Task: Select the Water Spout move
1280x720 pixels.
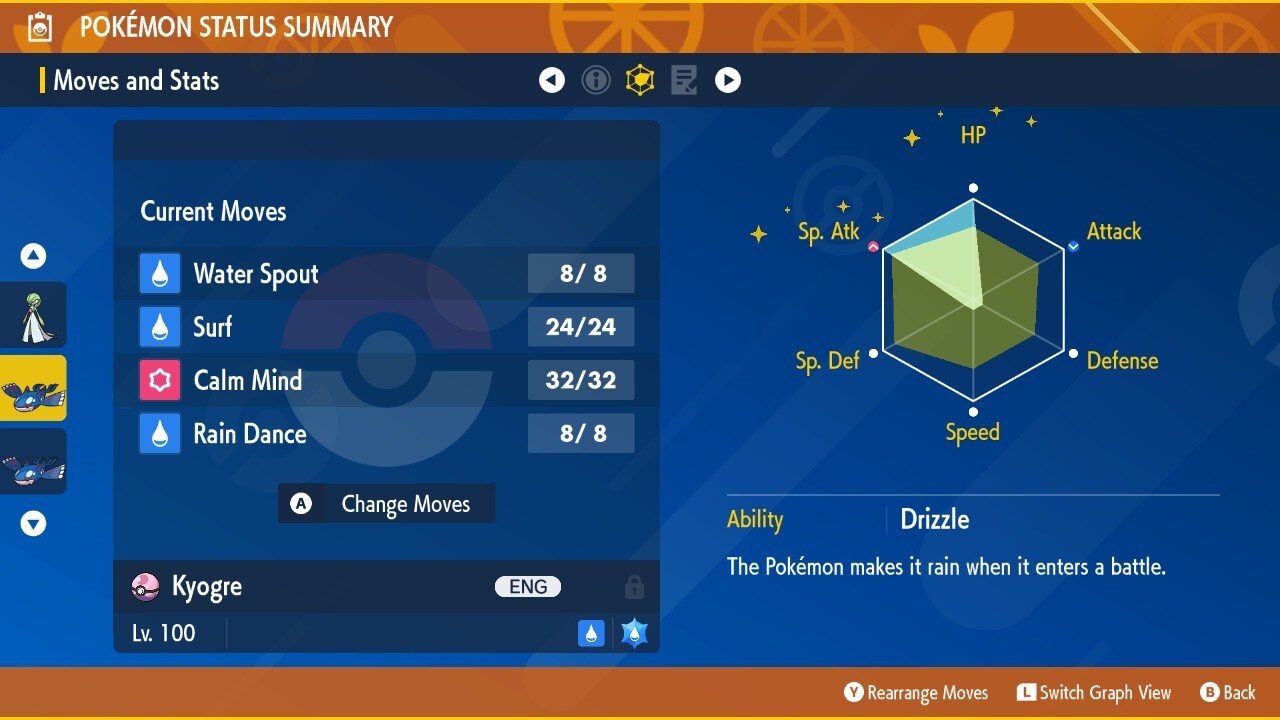Action: (x=386, y=274)
